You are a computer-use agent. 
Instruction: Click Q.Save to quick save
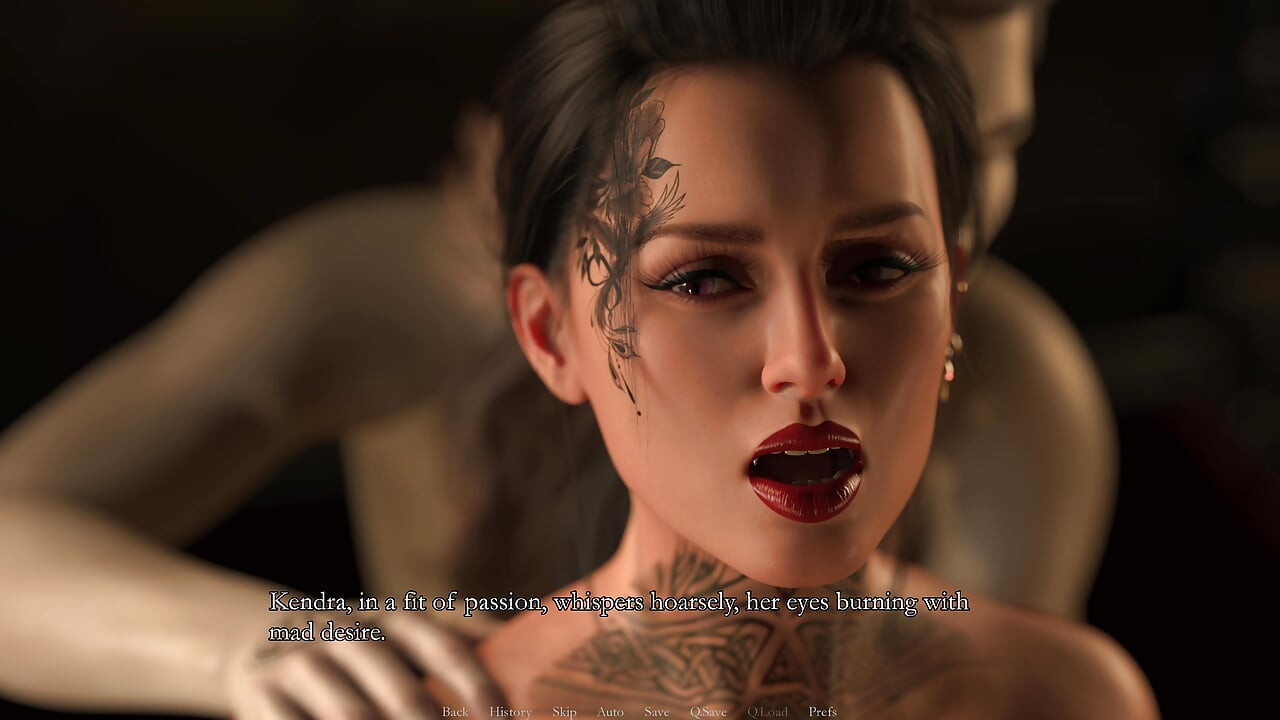(708, 712)
